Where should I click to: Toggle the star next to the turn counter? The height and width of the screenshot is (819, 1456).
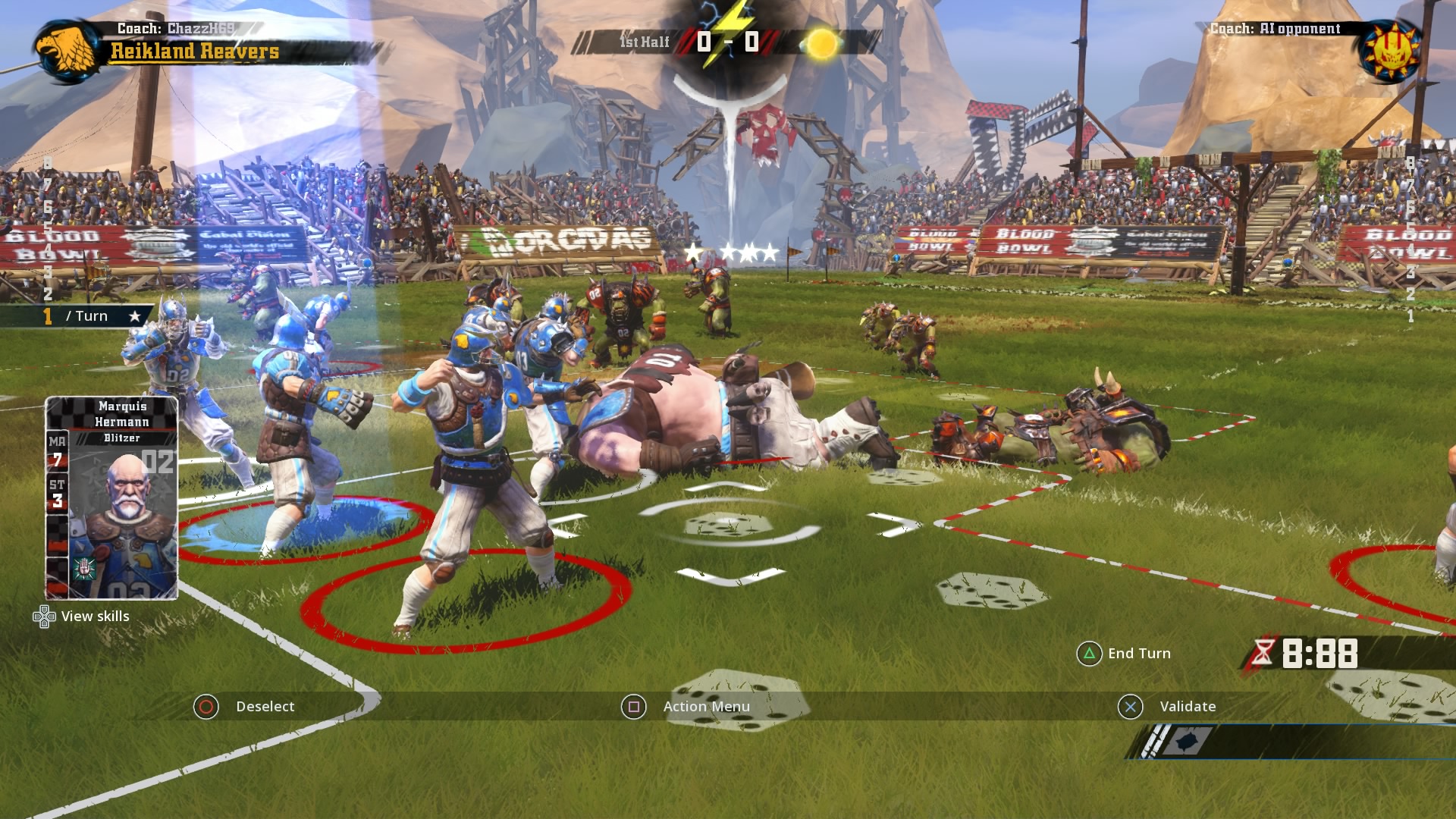click(135, 316)
